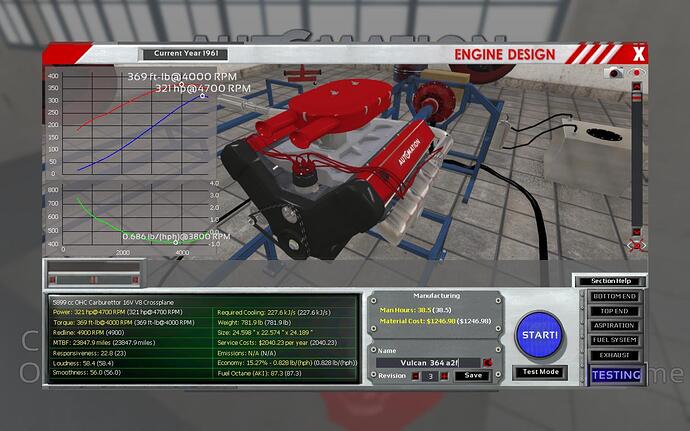Click the camera screenshot icon
The image size is (690, 431).
tap(613, 74)
